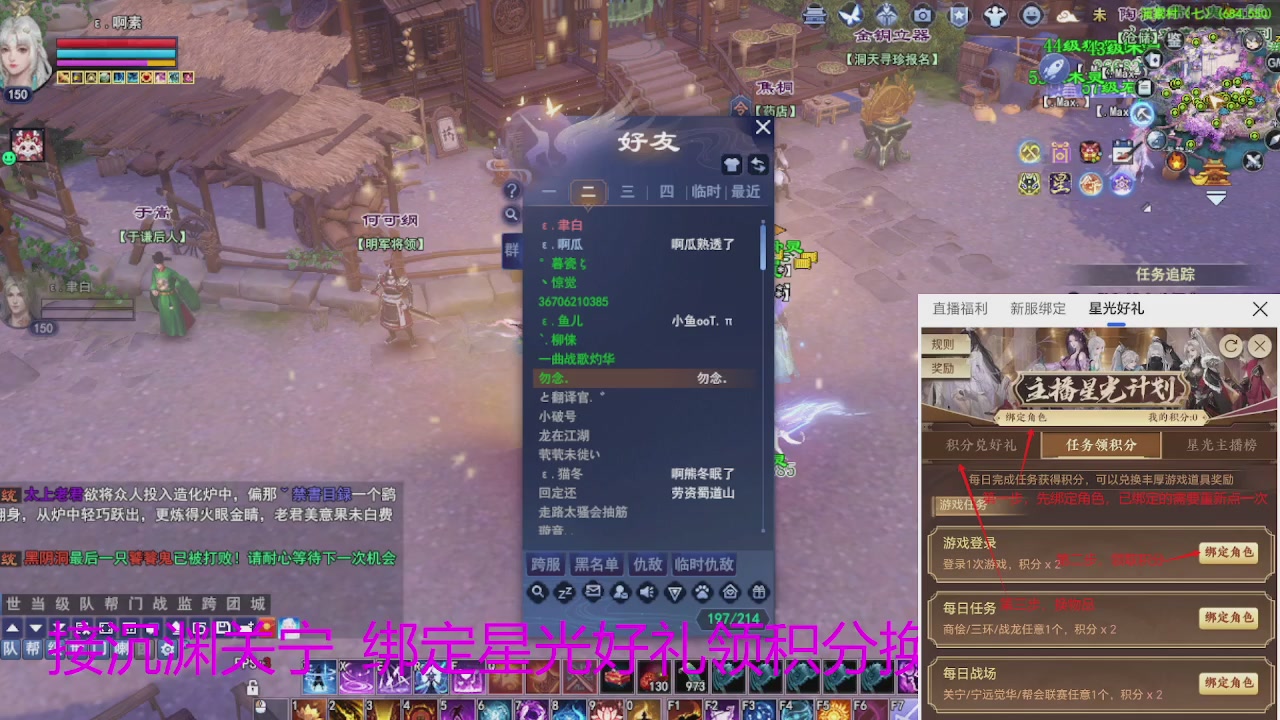Click the 绑定角色 button beside 游戏登录 task
This screenshot has height=720, width=1280.
coord(1229,552)
